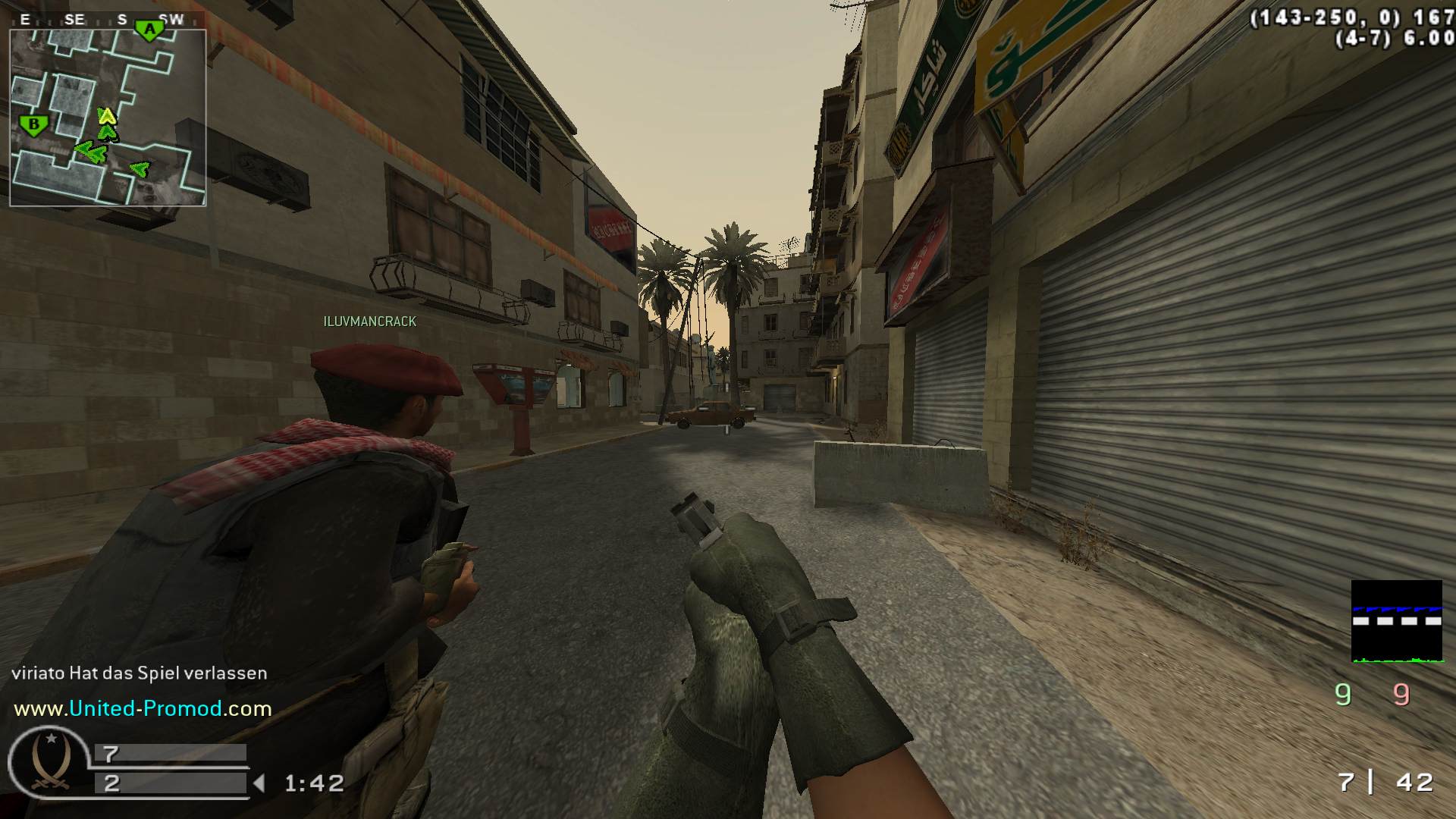Screen dimensions: 1456x819
Task: Select the B bombsite marker on minimap
Action: [33, 125]
